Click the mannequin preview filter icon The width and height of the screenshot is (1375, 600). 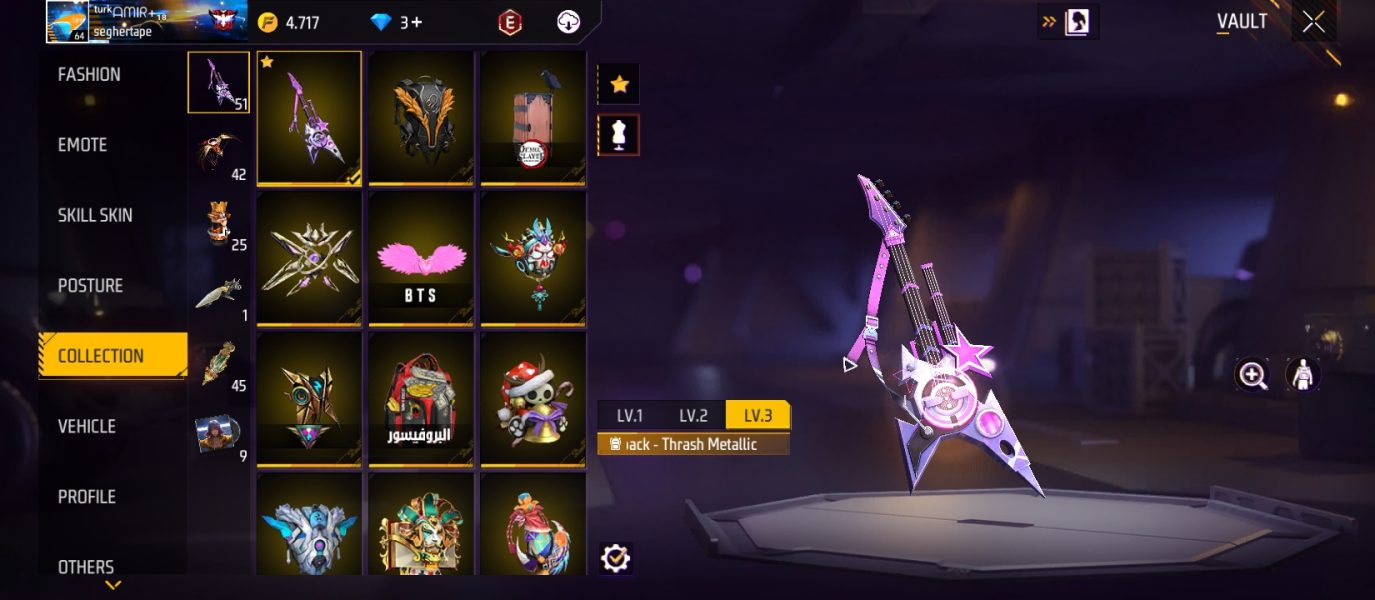click(x=619, y=135)
